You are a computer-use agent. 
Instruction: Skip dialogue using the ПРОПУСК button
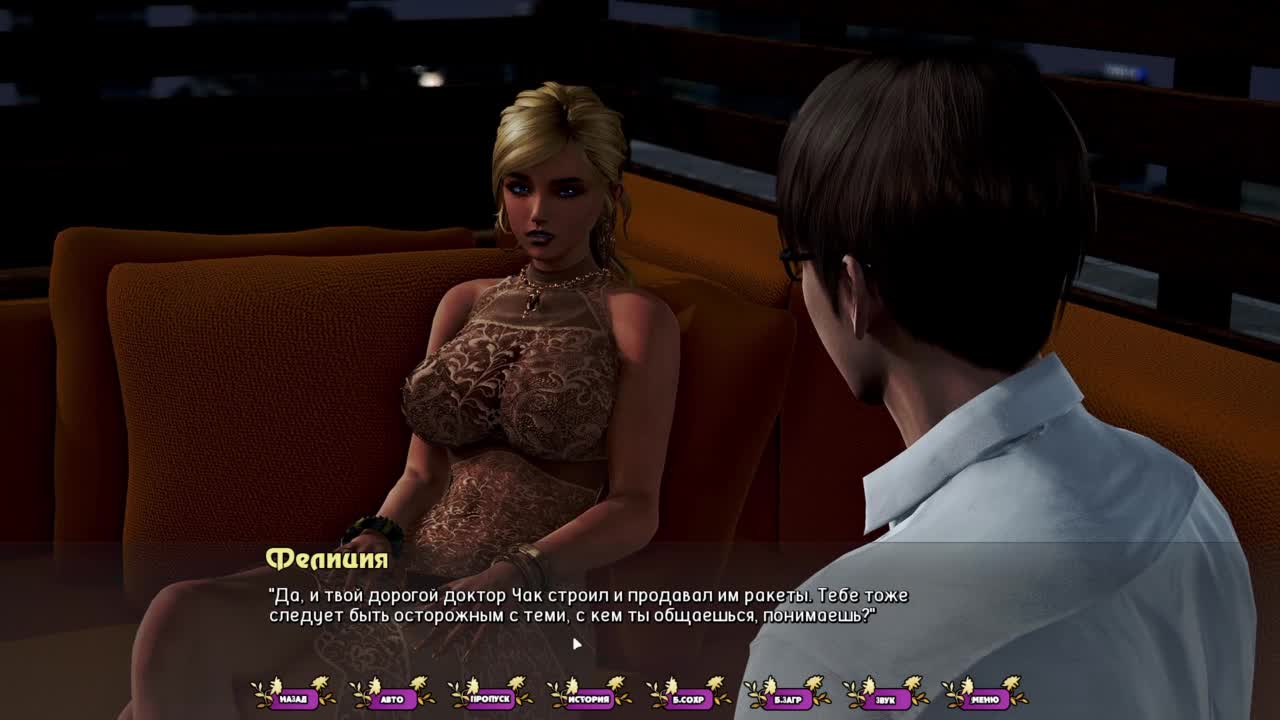point(490,698)
